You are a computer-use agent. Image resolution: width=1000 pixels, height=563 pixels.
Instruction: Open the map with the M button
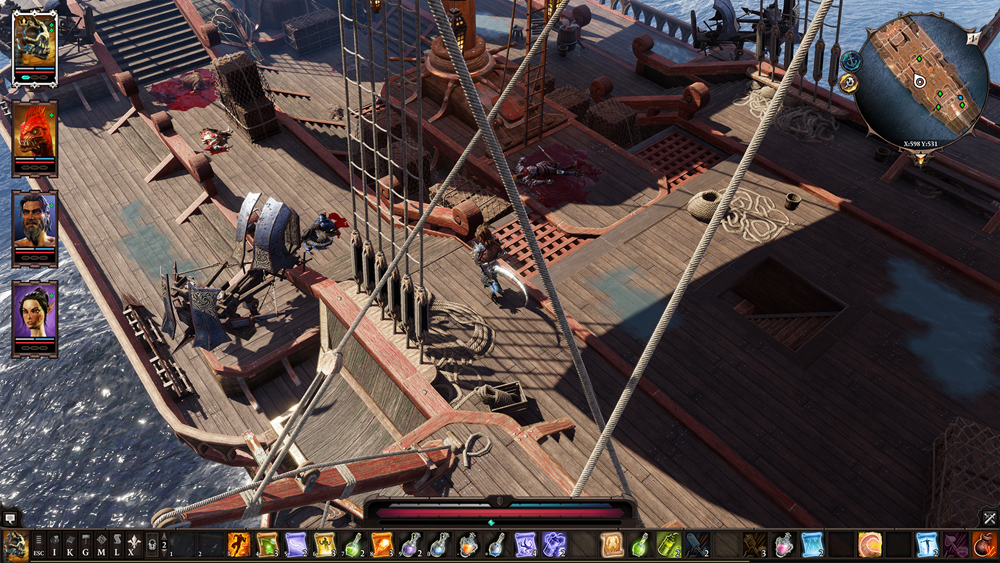pos(102,546)
